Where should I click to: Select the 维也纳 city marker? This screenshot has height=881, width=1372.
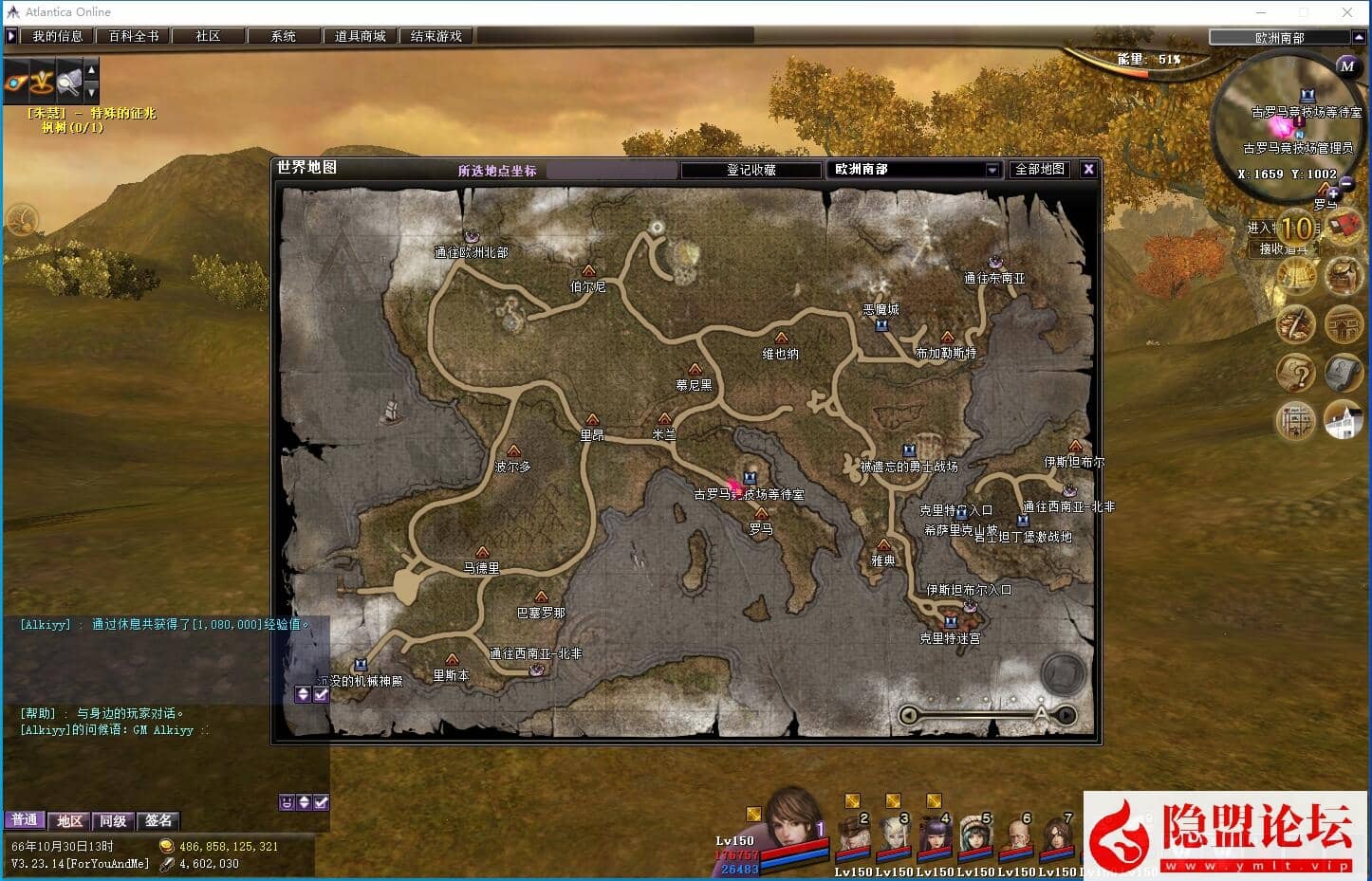click(781, 338)
